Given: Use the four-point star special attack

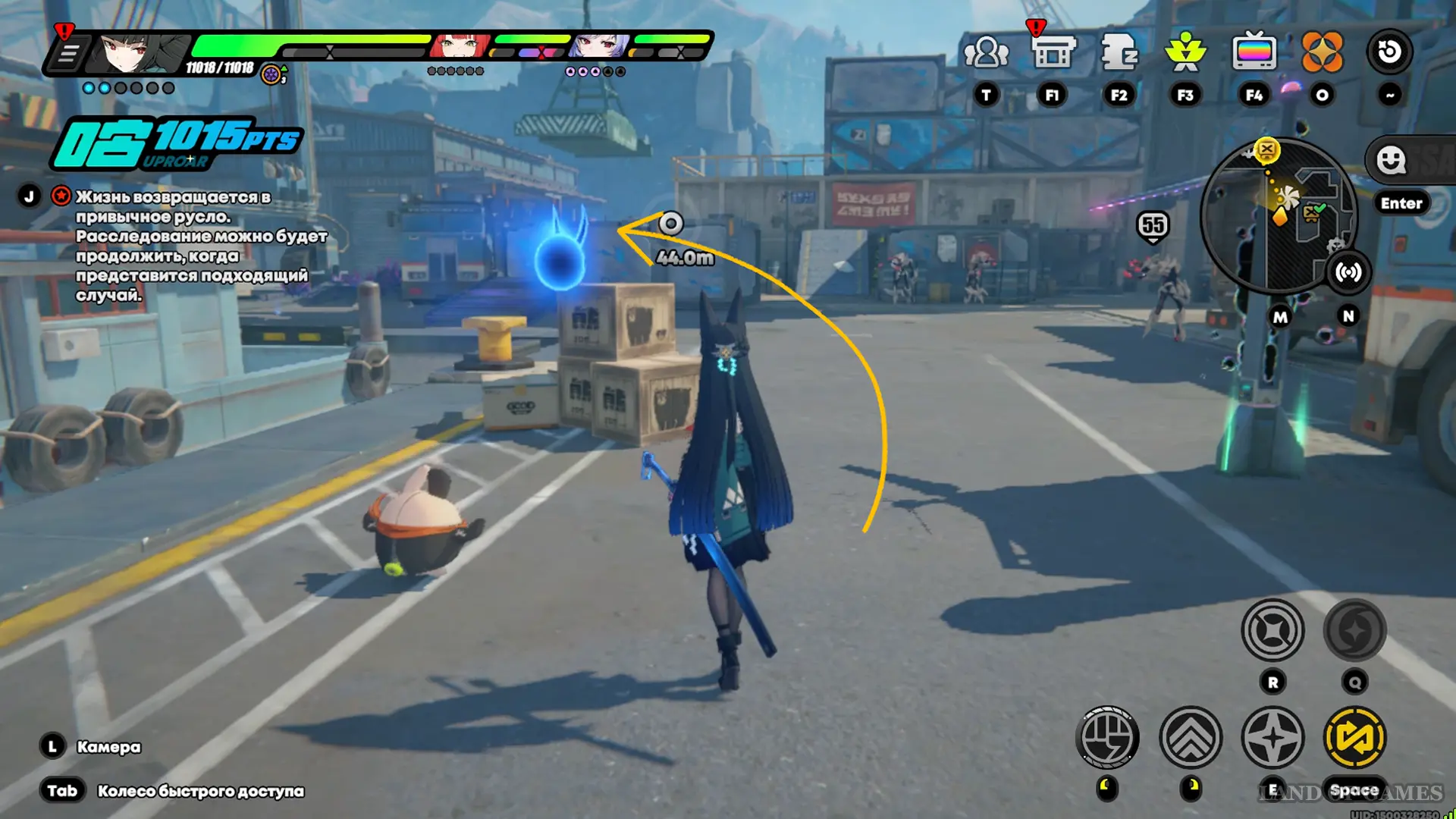Looking at the screenshot, I should [x=1272, y=737].
